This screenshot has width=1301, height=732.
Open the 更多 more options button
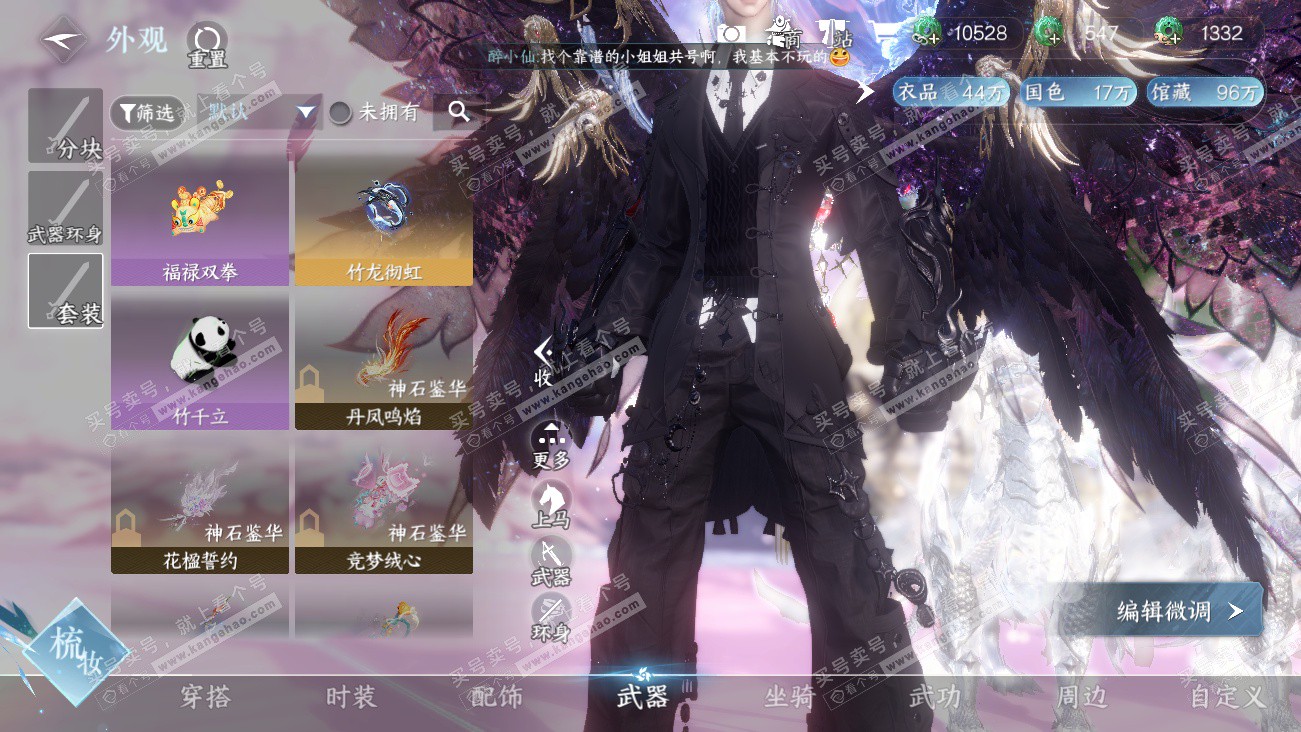551,446
